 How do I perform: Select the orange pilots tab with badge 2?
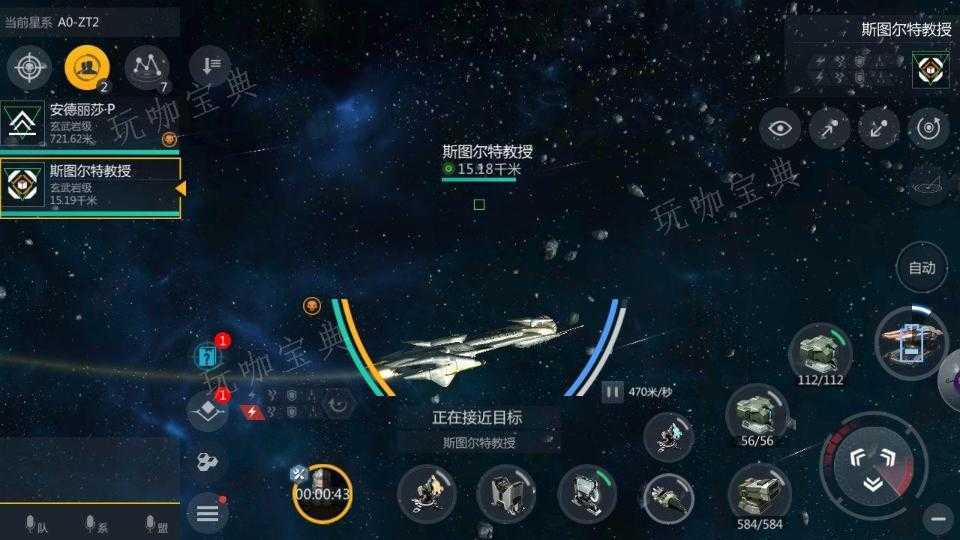[88, 68]
